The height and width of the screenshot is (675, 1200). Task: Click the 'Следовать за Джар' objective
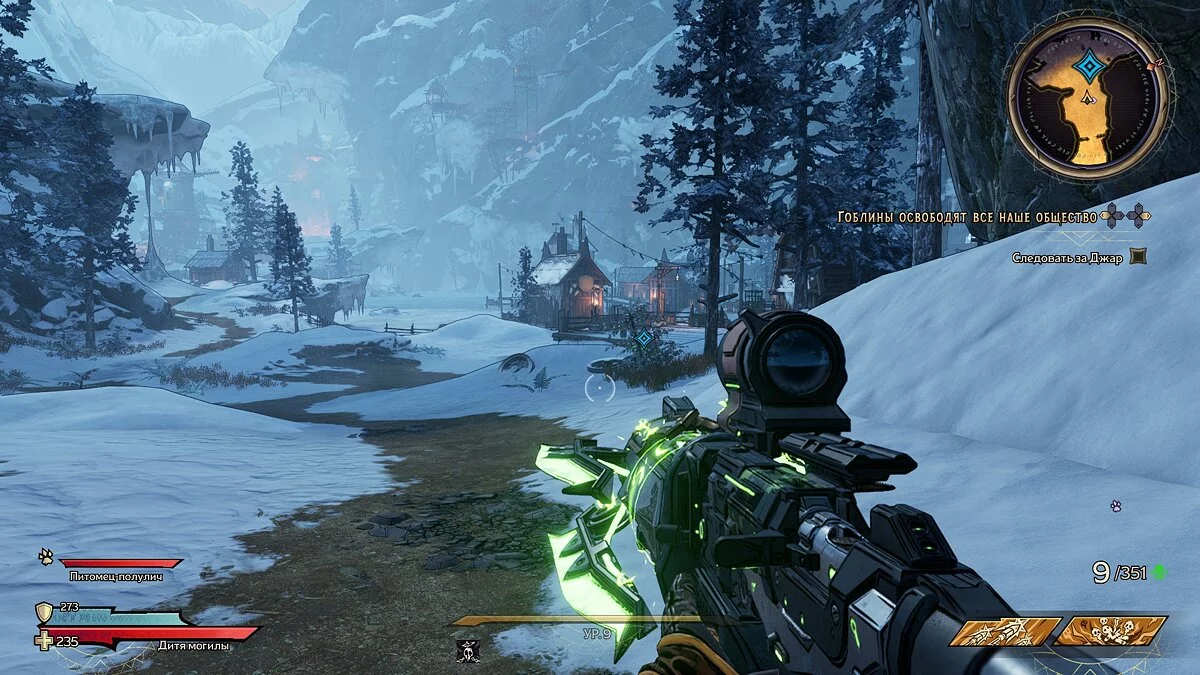[x=1068, y=257]
